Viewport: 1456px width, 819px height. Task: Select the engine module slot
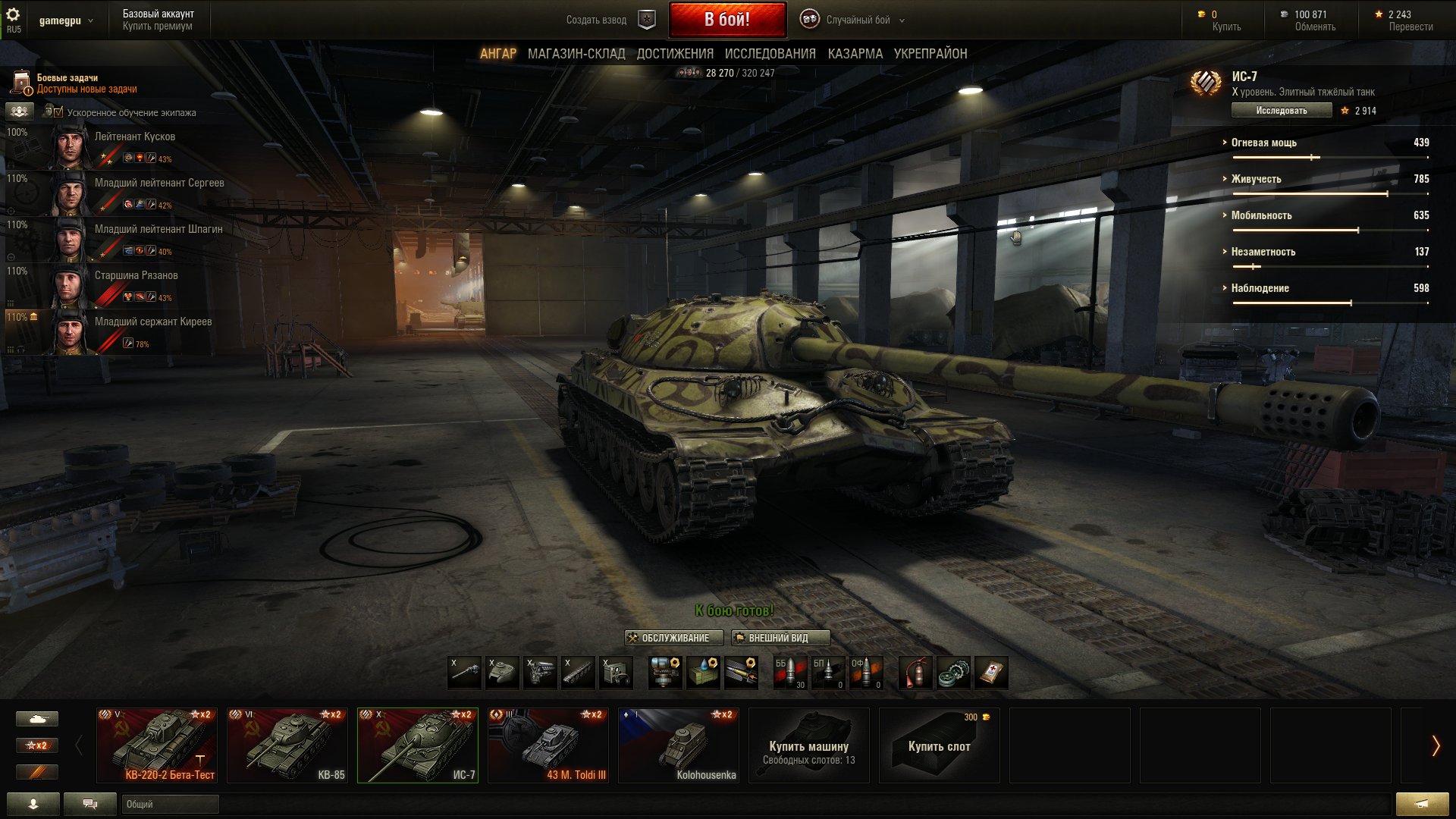point(539,673)
